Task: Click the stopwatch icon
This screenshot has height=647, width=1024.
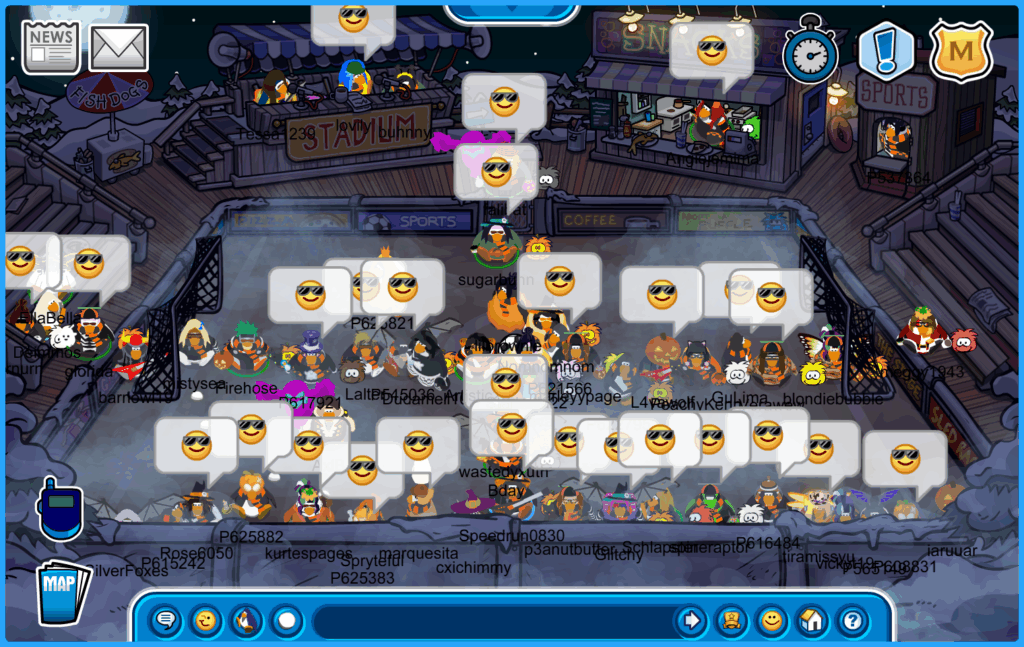Action: [810, 50]
